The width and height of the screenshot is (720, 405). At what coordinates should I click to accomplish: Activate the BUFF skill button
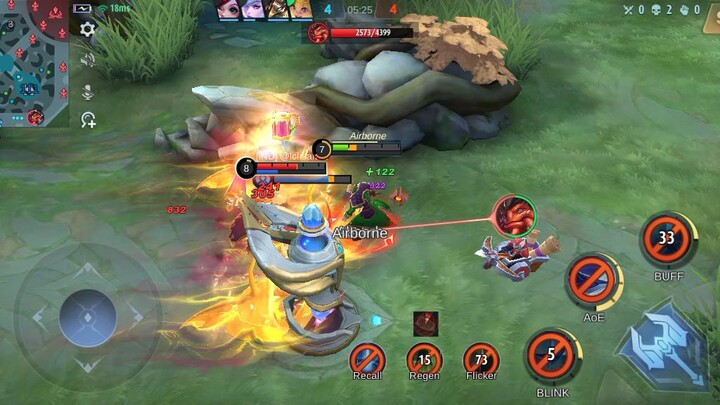point(667,238)
